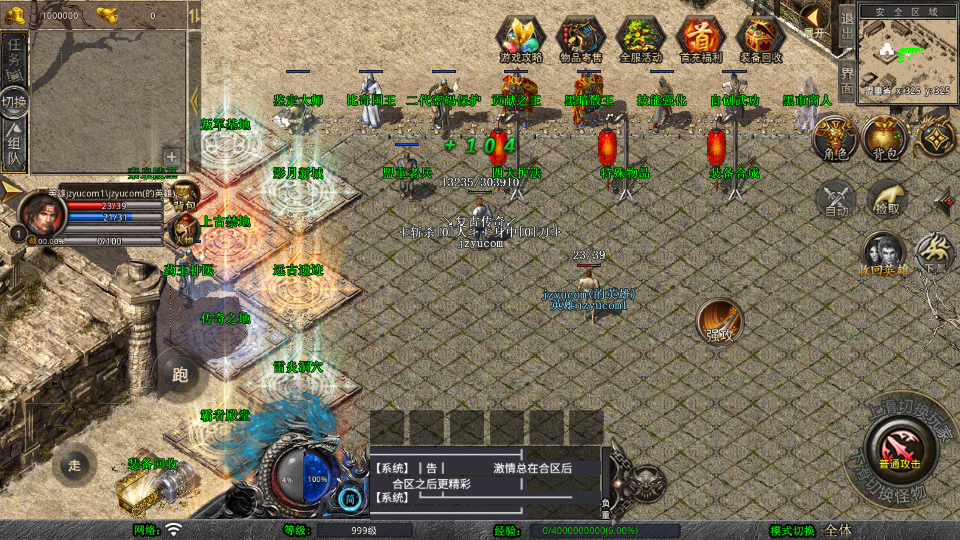Open the 背包 bag next to 角色
960x540 pixels.
(x=883, y=138)
